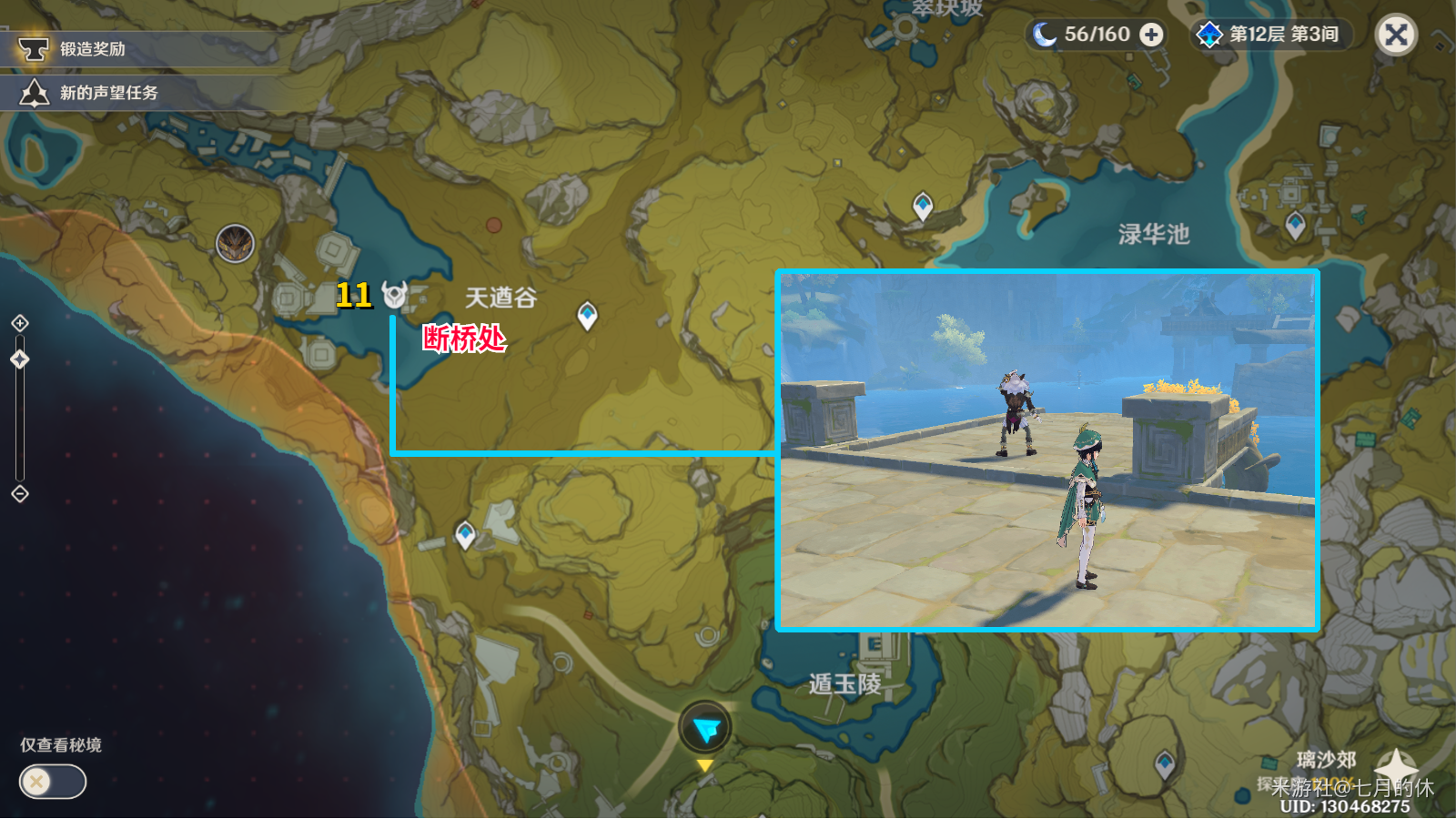Open the 新的声望任务 reputation quest notice
This screenshot has width=1456, height=819.
(107, 93)
